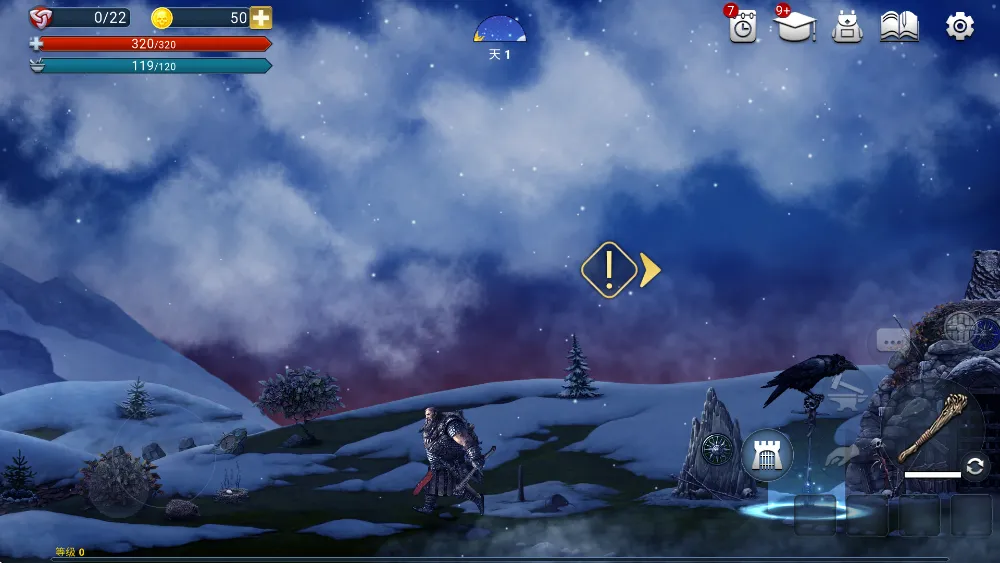Open the chat speech bubble
The width and height of the screenshot is (1000, 563).
pos(892,341)
